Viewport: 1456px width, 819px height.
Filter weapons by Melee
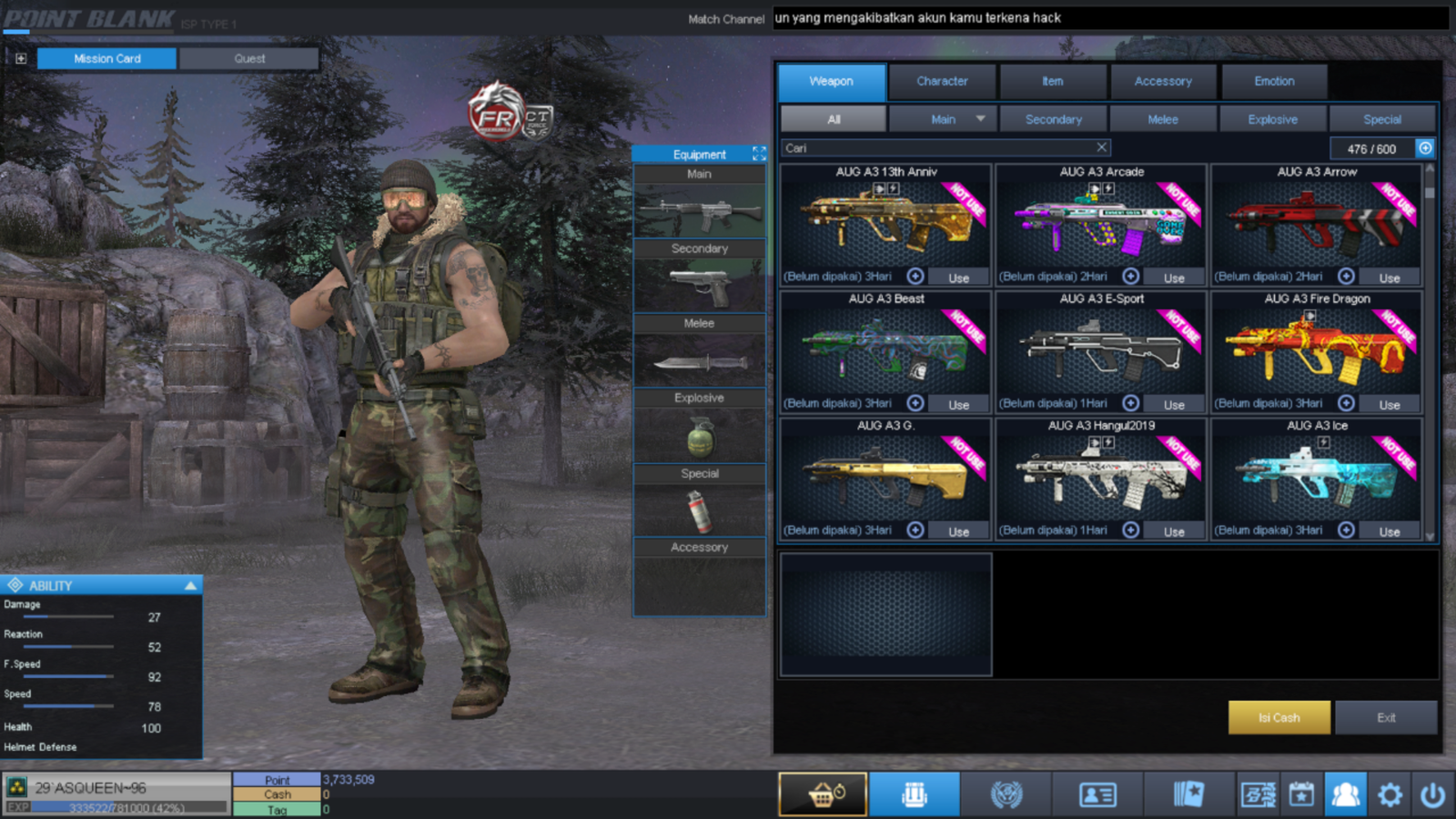(1162, 119)
